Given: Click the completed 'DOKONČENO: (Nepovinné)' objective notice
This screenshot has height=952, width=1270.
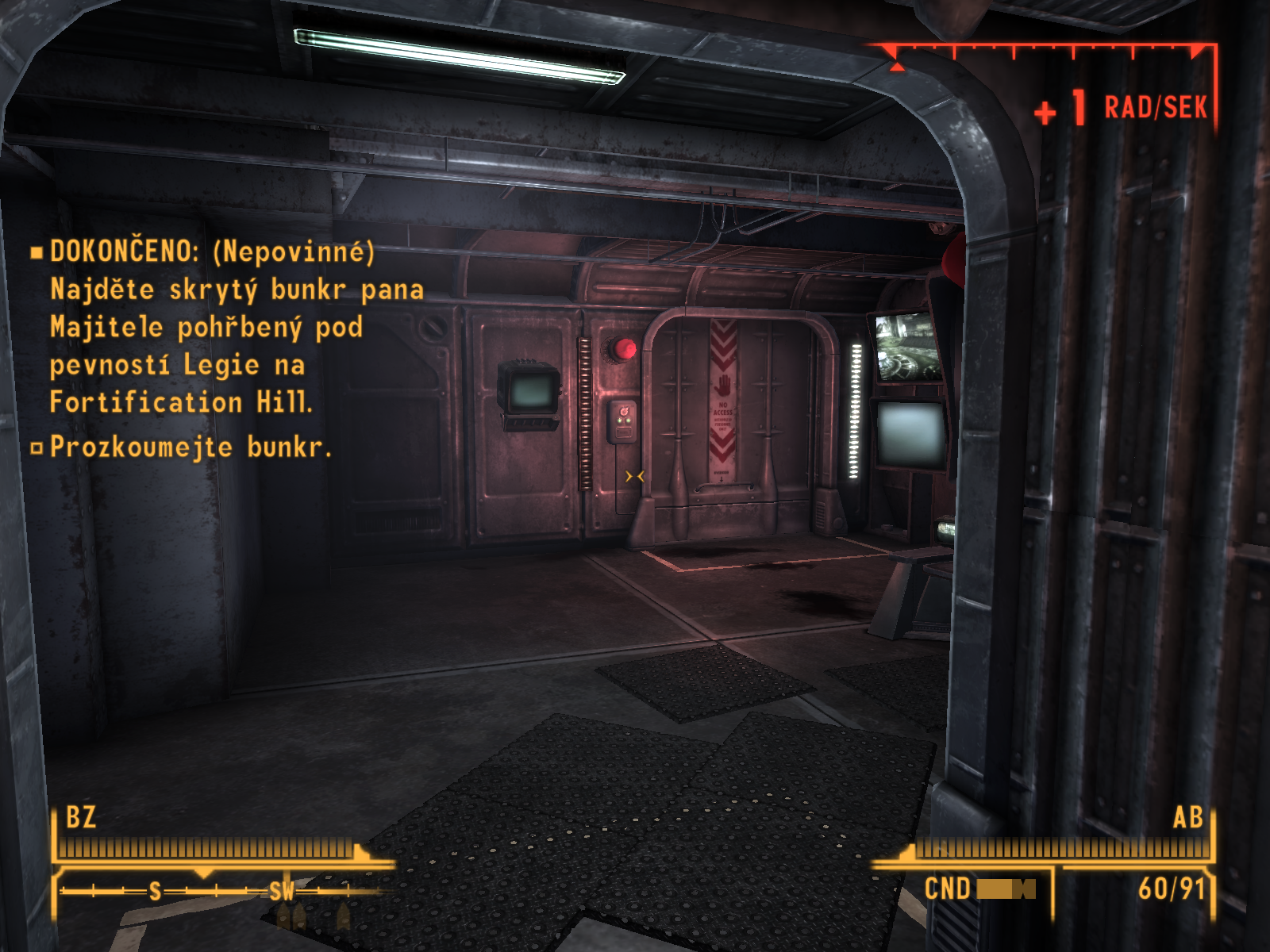Looking at the screenshot, I should coord(211,251).
